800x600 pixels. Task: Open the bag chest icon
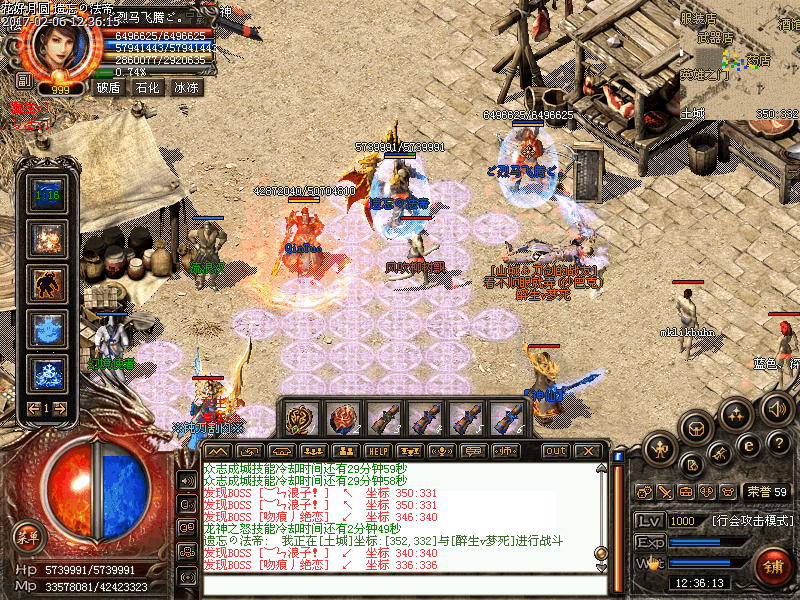tap(697, 426)
